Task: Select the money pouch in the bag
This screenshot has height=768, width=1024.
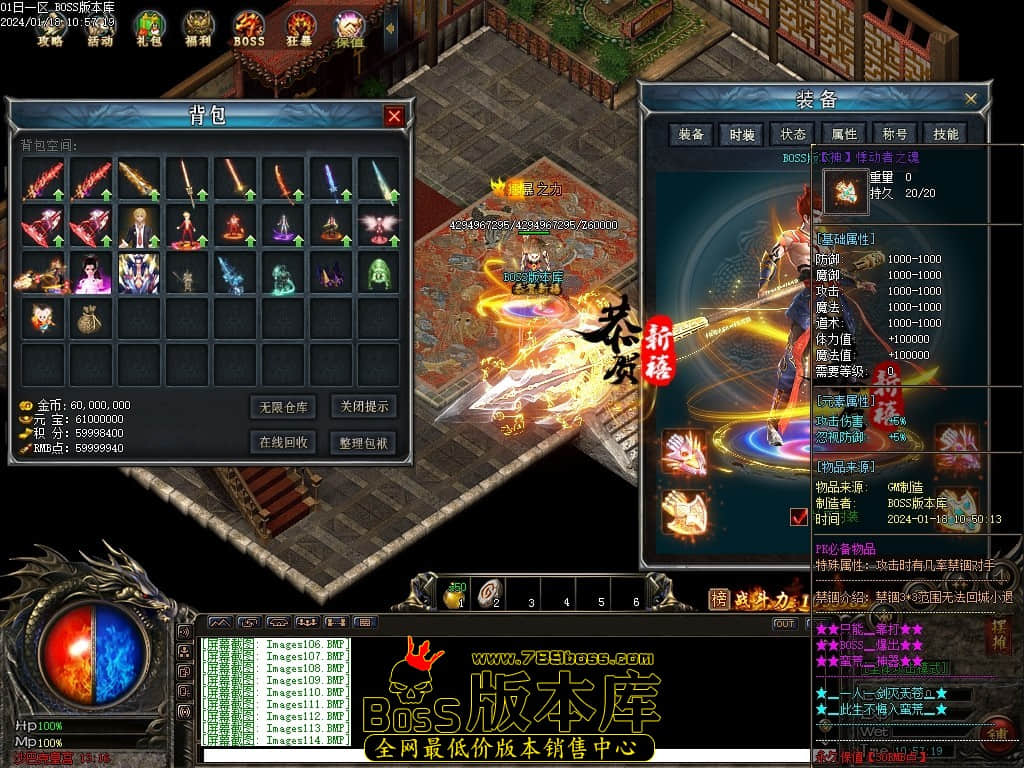Action: (x=91, y=318)
